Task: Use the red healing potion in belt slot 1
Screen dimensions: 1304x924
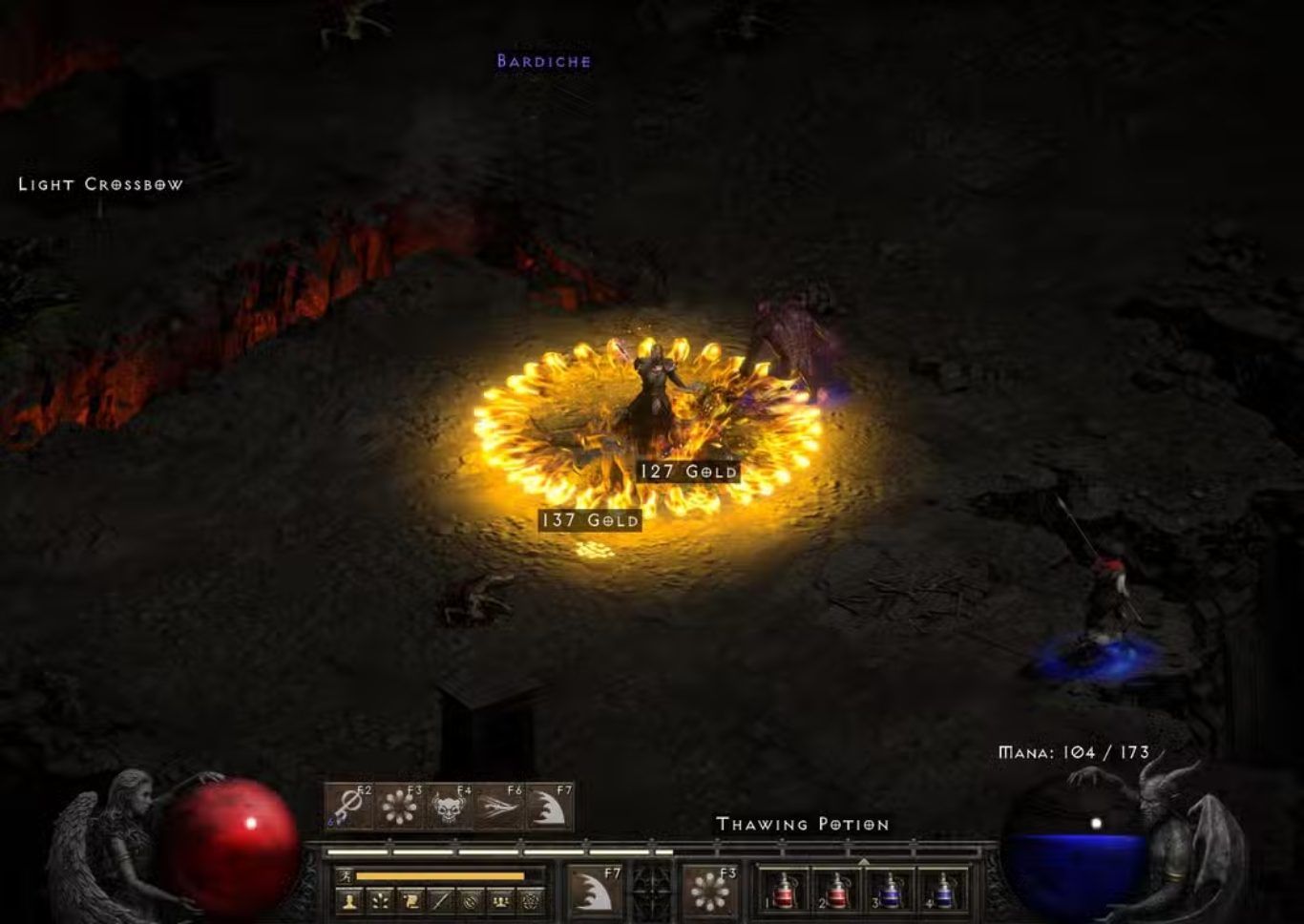Action: point(783,890)
